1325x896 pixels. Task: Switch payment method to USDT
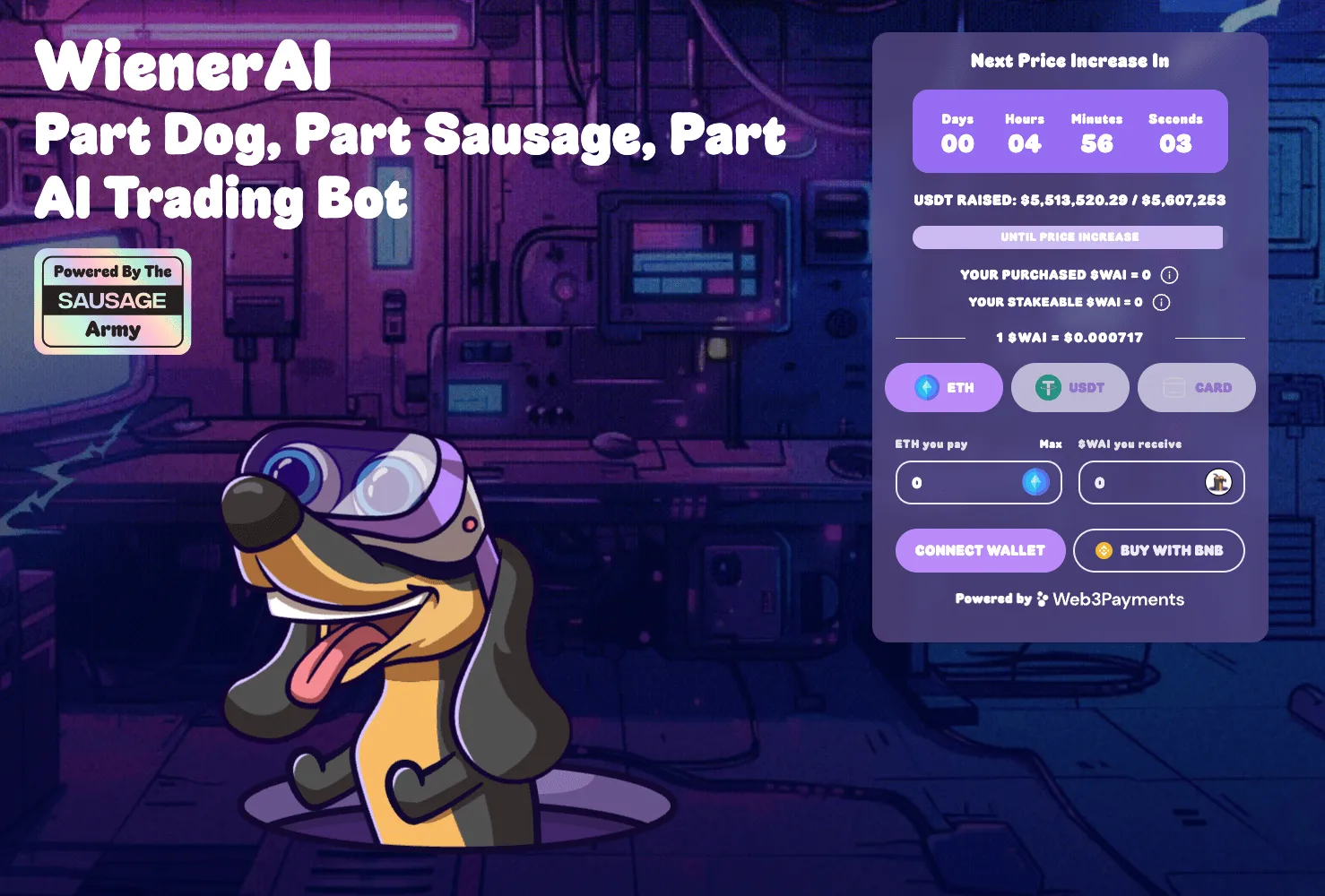(1070, 387)
